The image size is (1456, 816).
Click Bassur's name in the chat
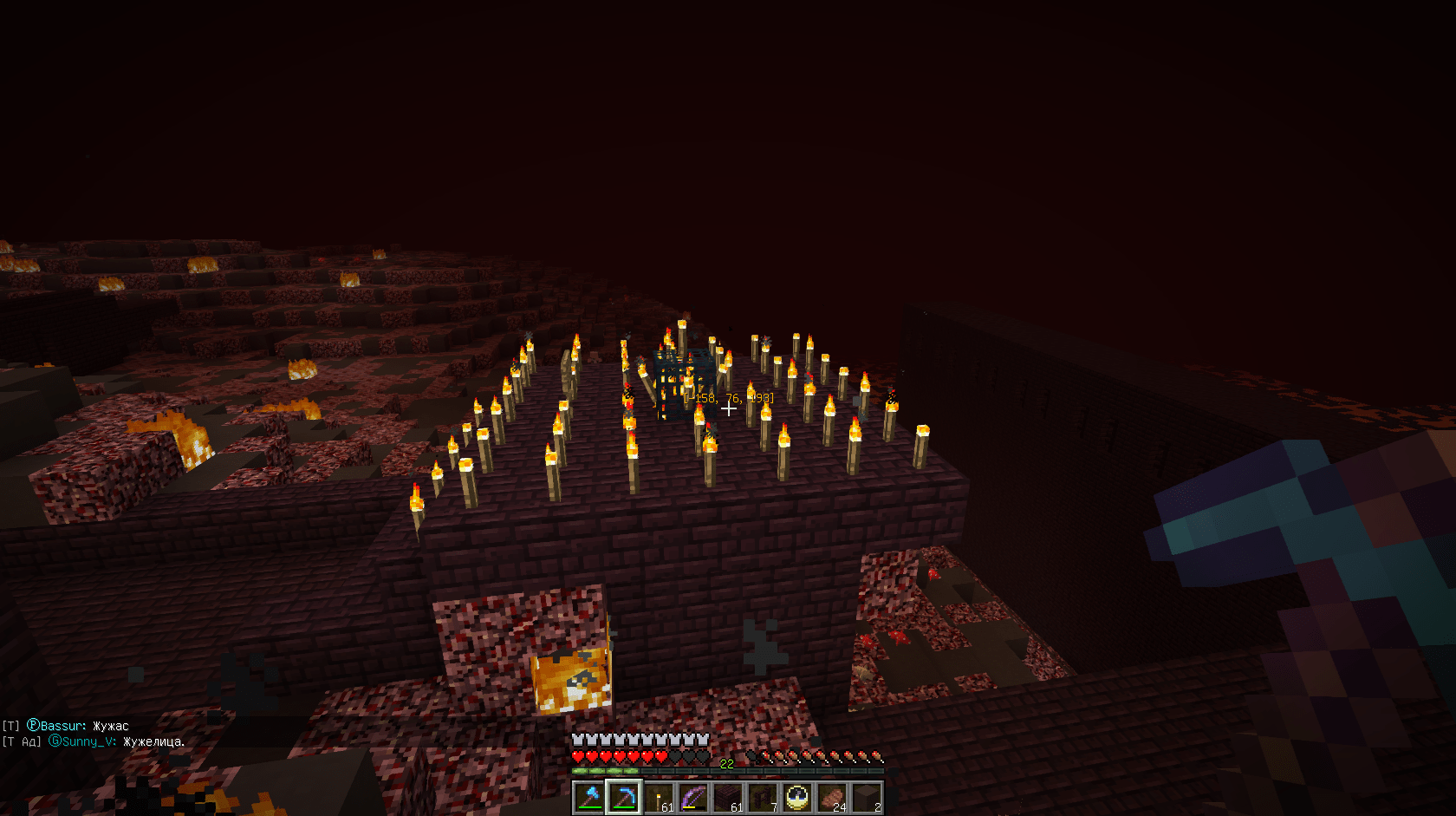point(63,726)
